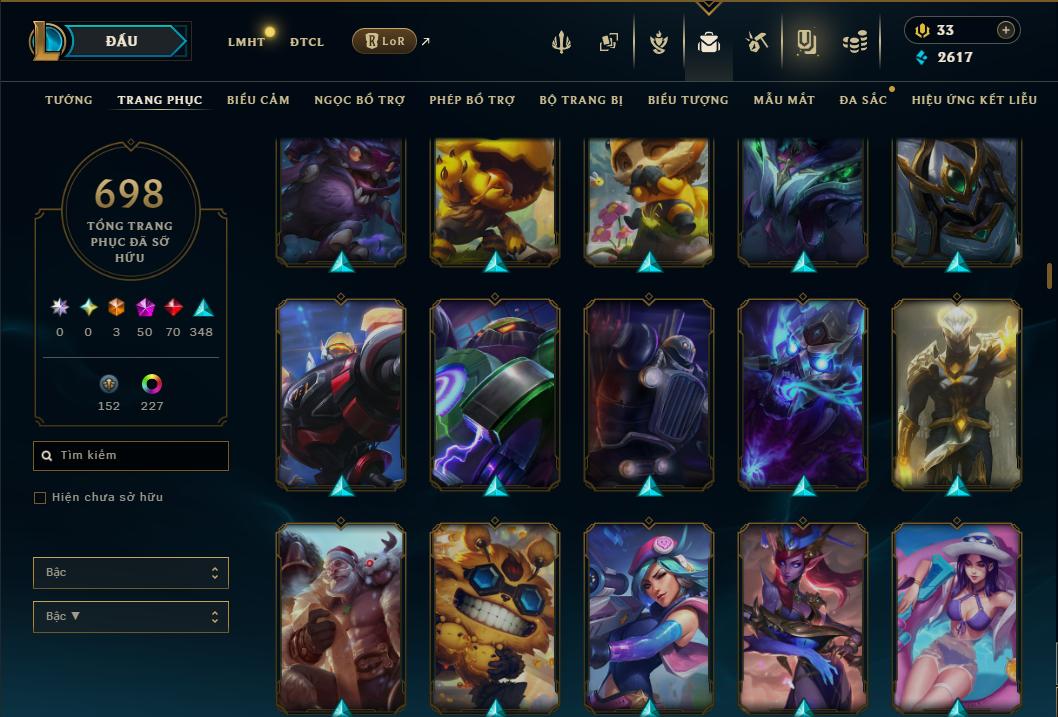Image resolution: width=1058 pixels, height=717 pixels.
Task: Open the Bậc ▼ sorting dropdown
Action: 131,617
